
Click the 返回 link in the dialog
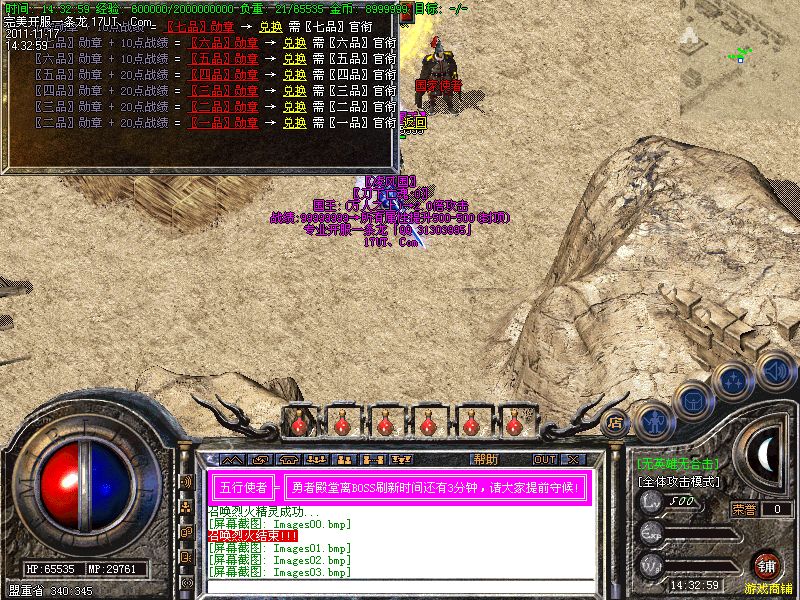tap(413, 124)
